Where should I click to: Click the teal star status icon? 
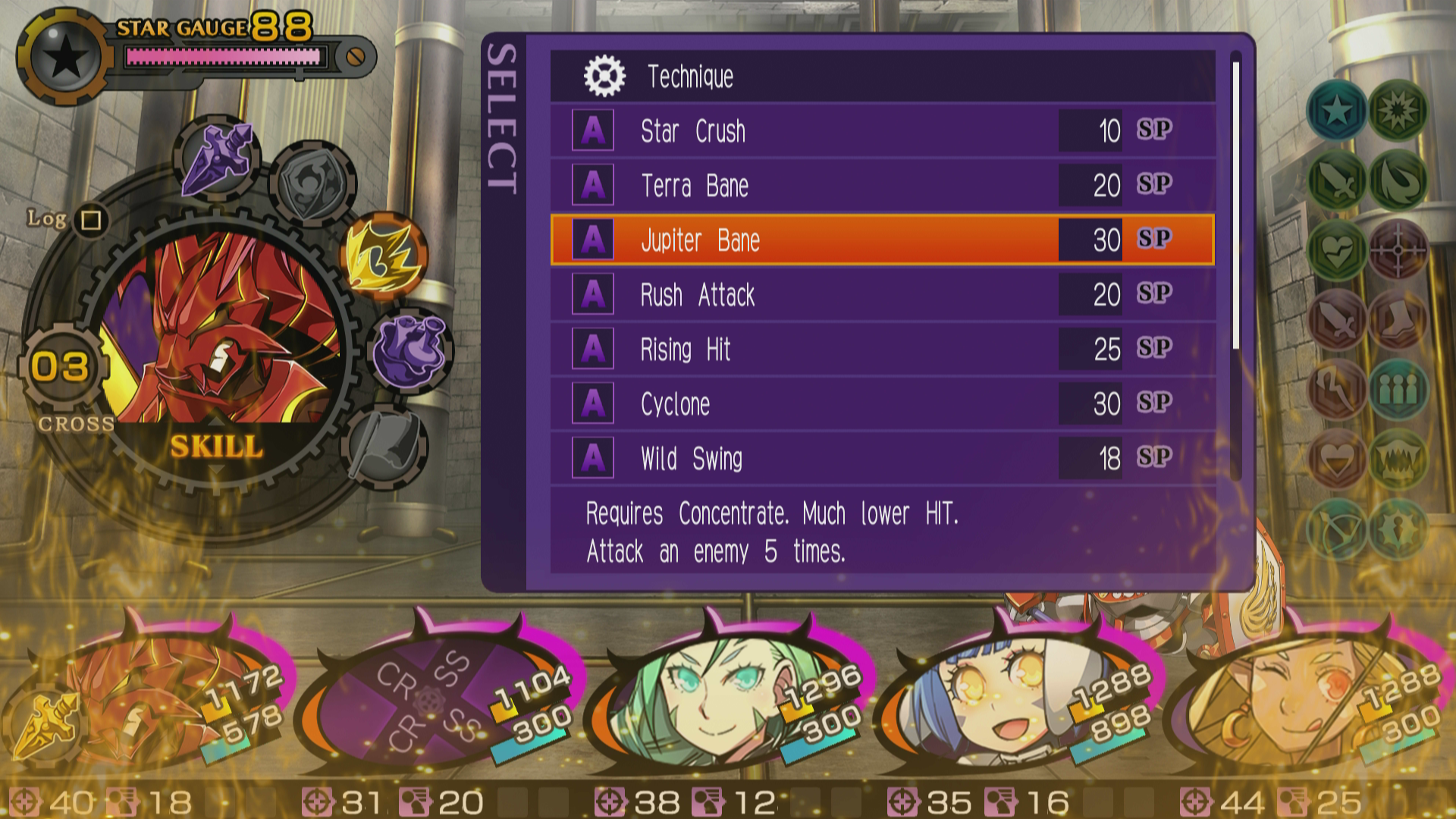click(1336, 111)
